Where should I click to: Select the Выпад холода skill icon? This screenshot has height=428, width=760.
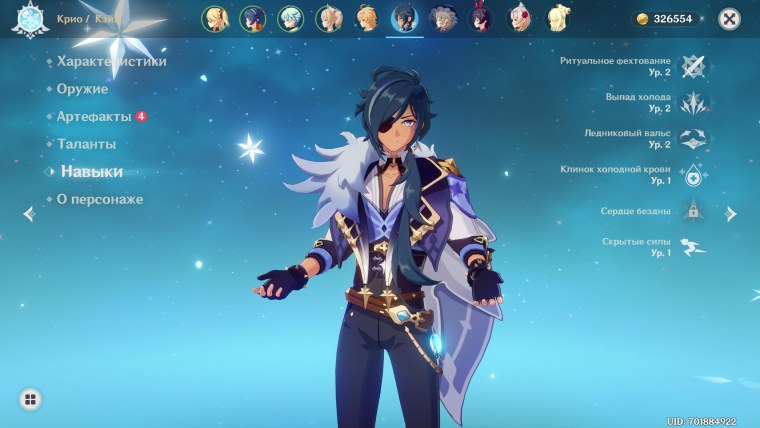tap(692, 102)
